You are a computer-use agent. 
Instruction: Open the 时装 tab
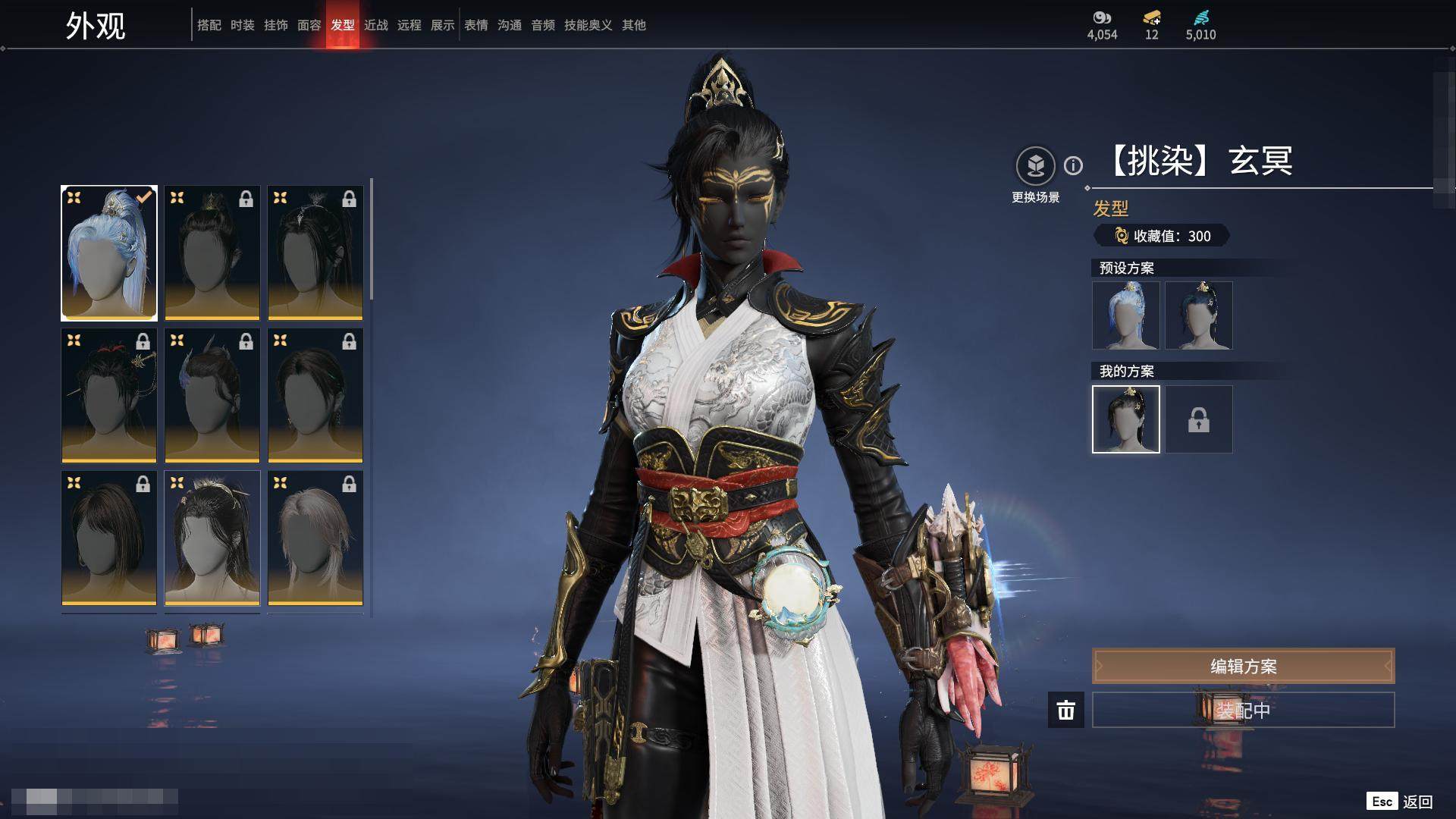(242, 25)
